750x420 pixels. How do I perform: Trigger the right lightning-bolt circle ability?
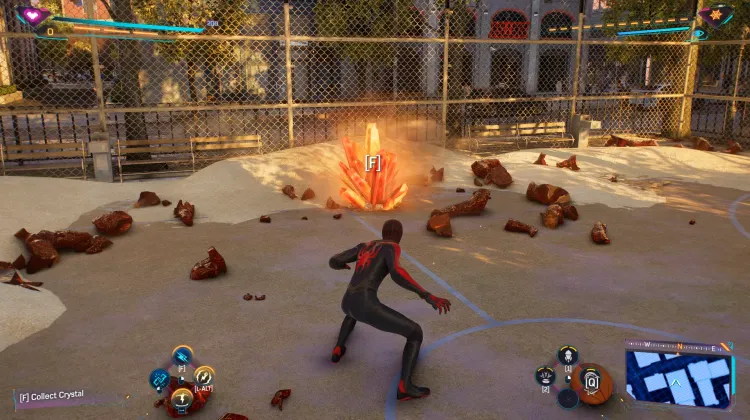(204, 376)
